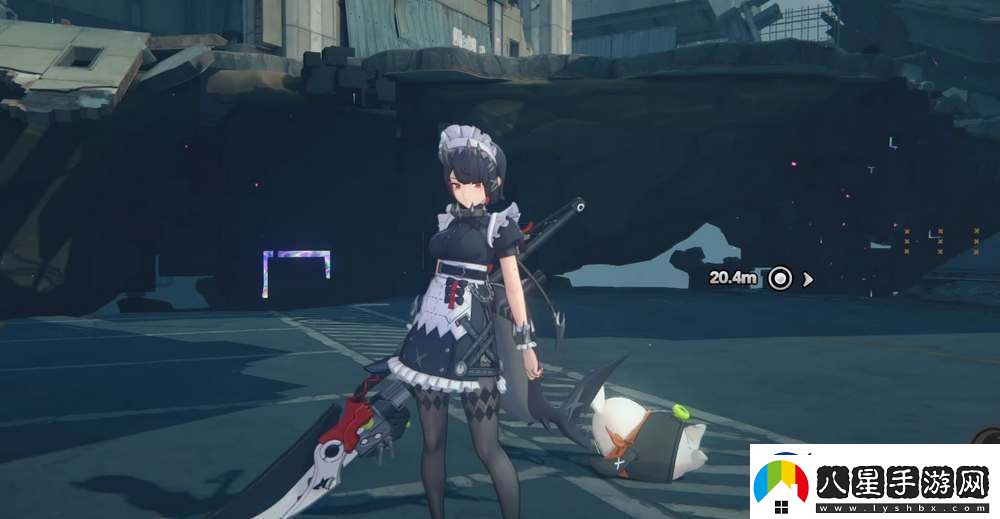The height and width of the screenshot is (519, 1000).
Task: Click the objective waypoint marker showing 20.4m
Action: coord(780,278)
